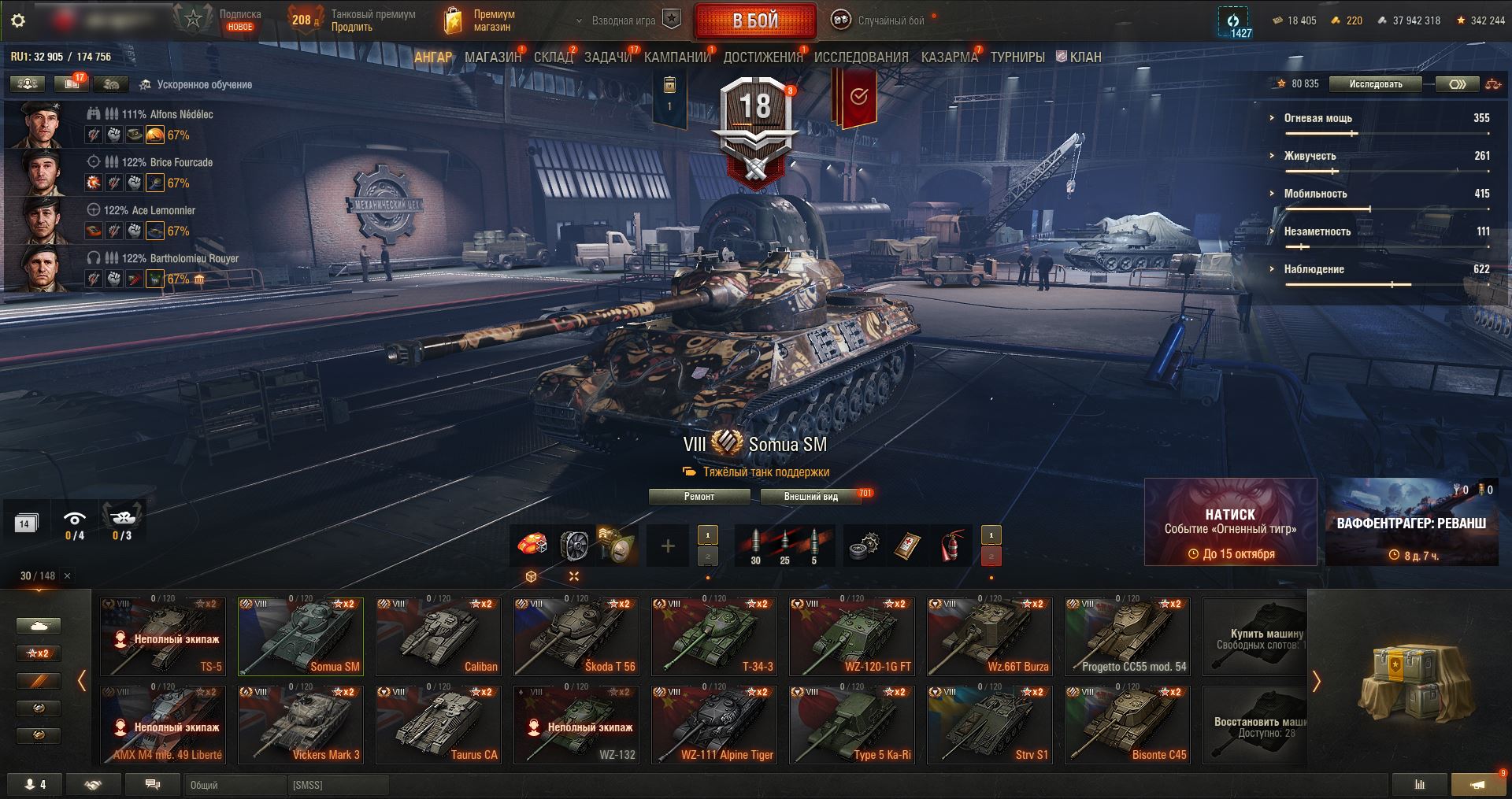Switch to the МАГАЗИН tab
This screenshot has height=799, width=1512.
(x=493, y=57)
